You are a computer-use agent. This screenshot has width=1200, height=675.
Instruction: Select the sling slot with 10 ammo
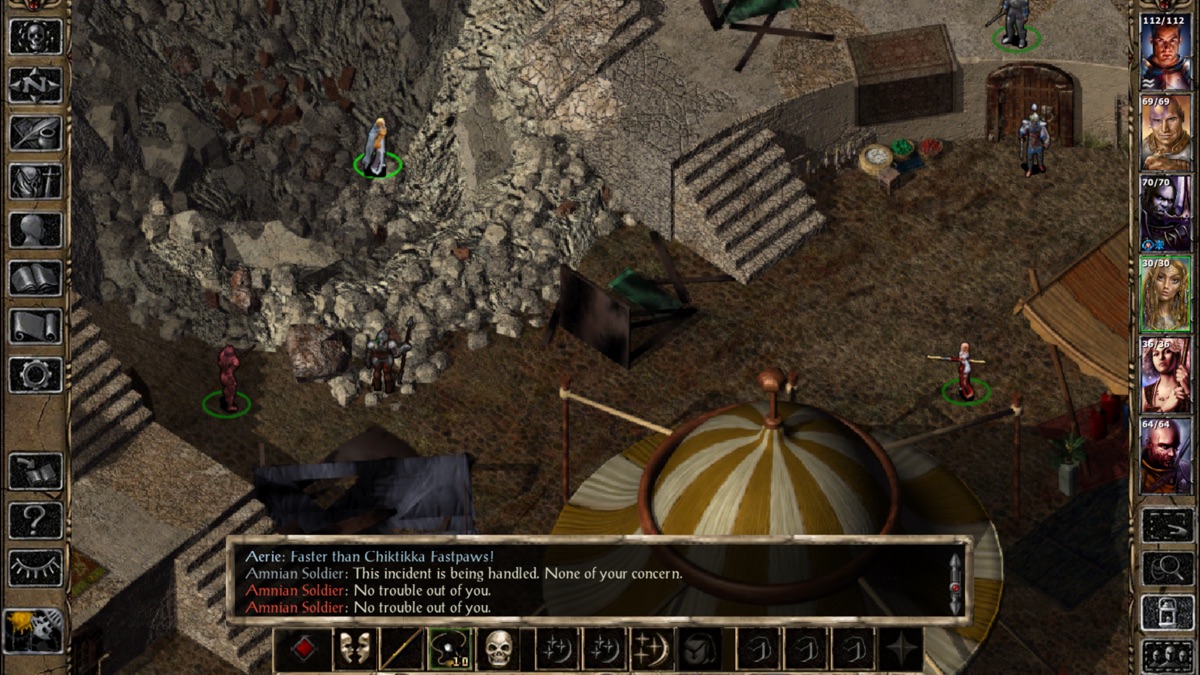450,649
